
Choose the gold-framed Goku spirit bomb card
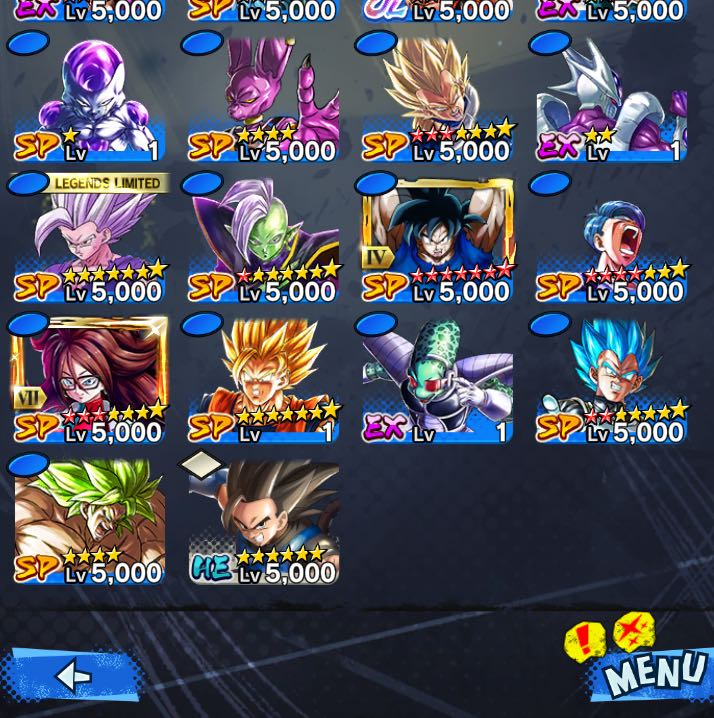point(438,240)
